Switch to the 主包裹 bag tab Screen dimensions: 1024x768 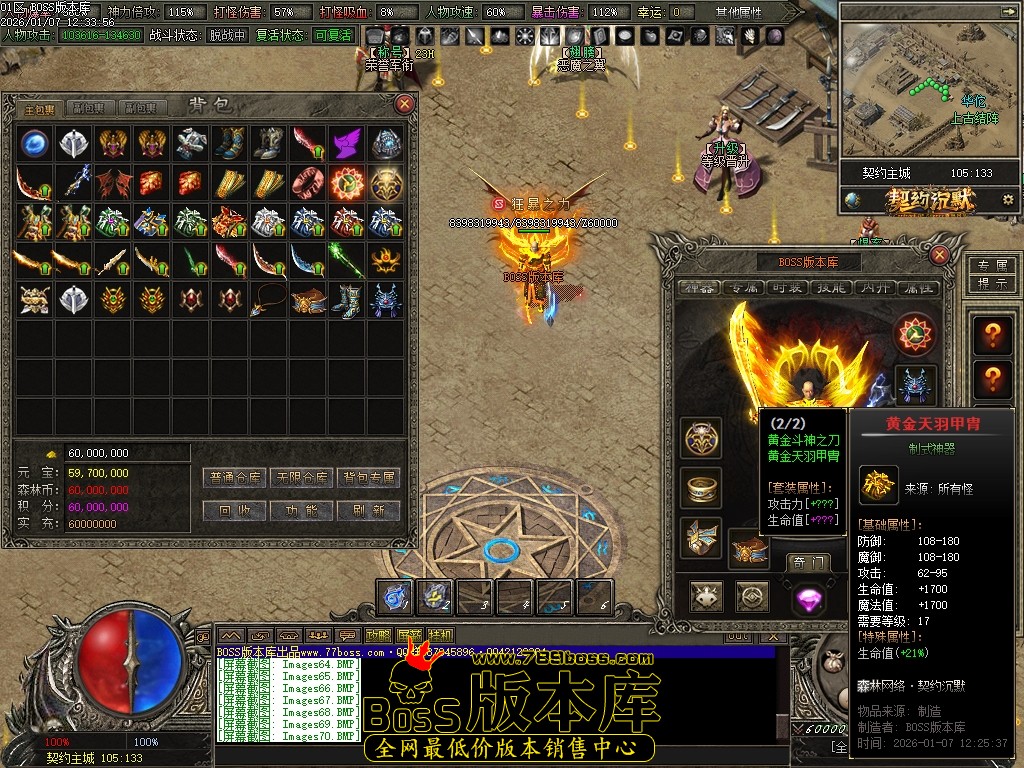pos(39,108)
